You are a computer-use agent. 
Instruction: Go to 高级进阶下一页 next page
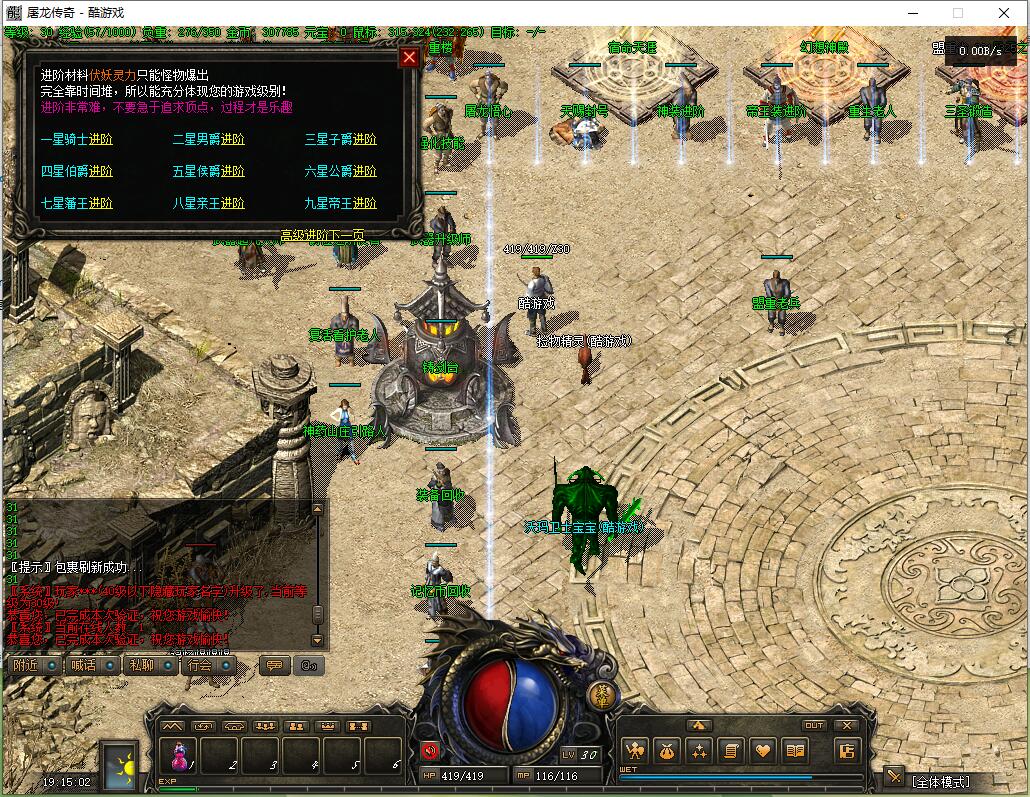[x=322, y=236]
